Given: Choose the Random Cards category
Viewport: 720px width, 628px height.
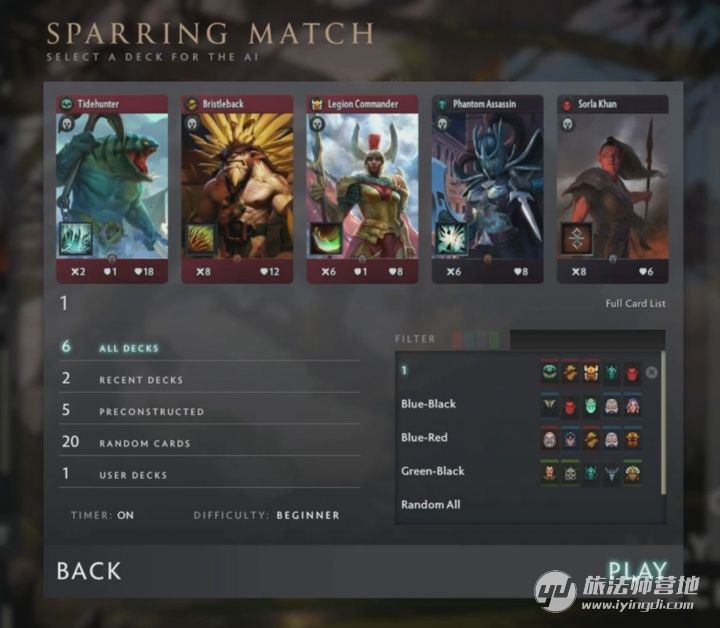Looking at the screenshot, I should tap(144, 443).
